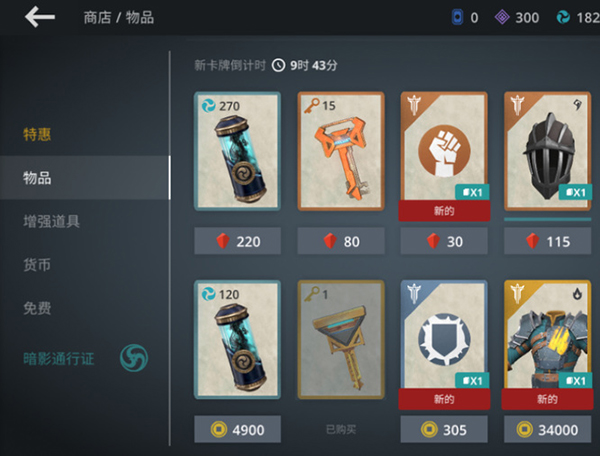Screen dimensions: 600x456
Task: Switch to the 增强道具 boosters category
Action: point(52,221)
